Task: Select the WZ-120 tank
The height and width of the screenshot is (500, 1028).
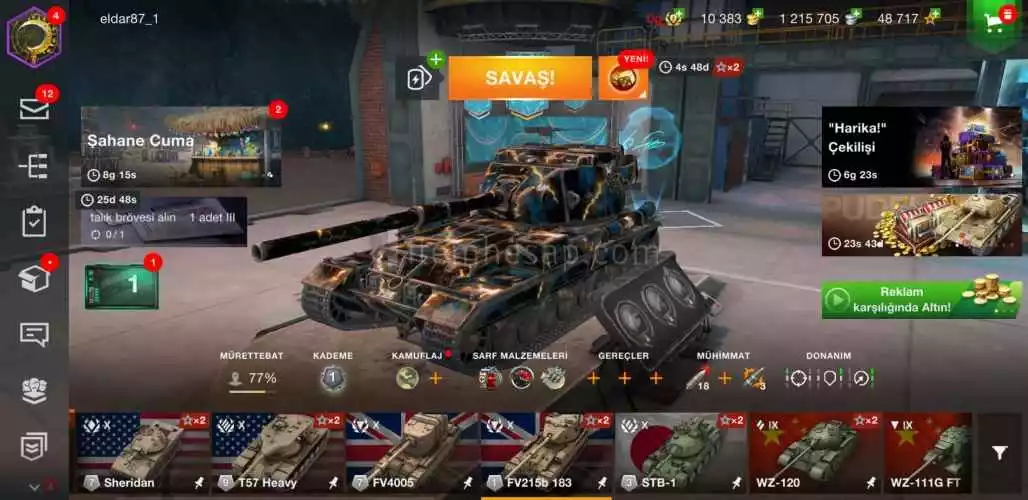Action: point(814,452)
